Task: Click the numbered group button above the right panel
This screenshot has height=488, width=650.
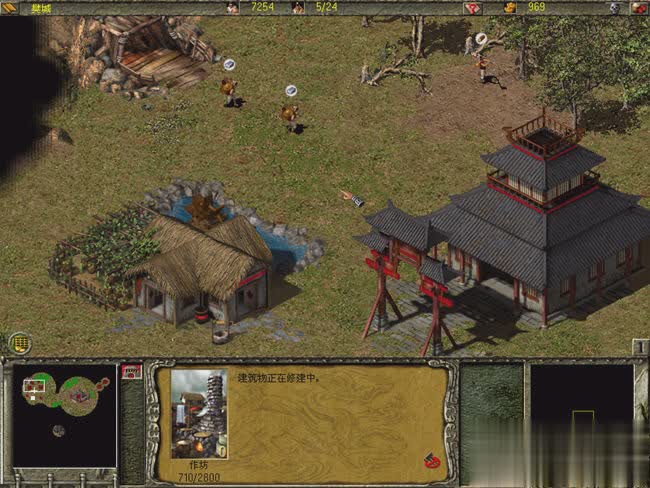Action: point(640,347)
